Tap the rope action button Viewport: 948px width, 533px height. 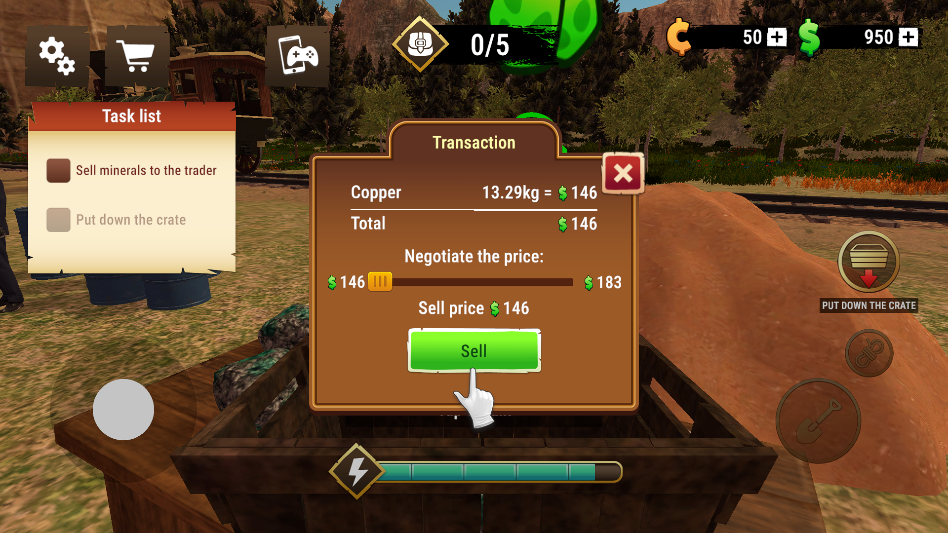[x=868, y=354]
